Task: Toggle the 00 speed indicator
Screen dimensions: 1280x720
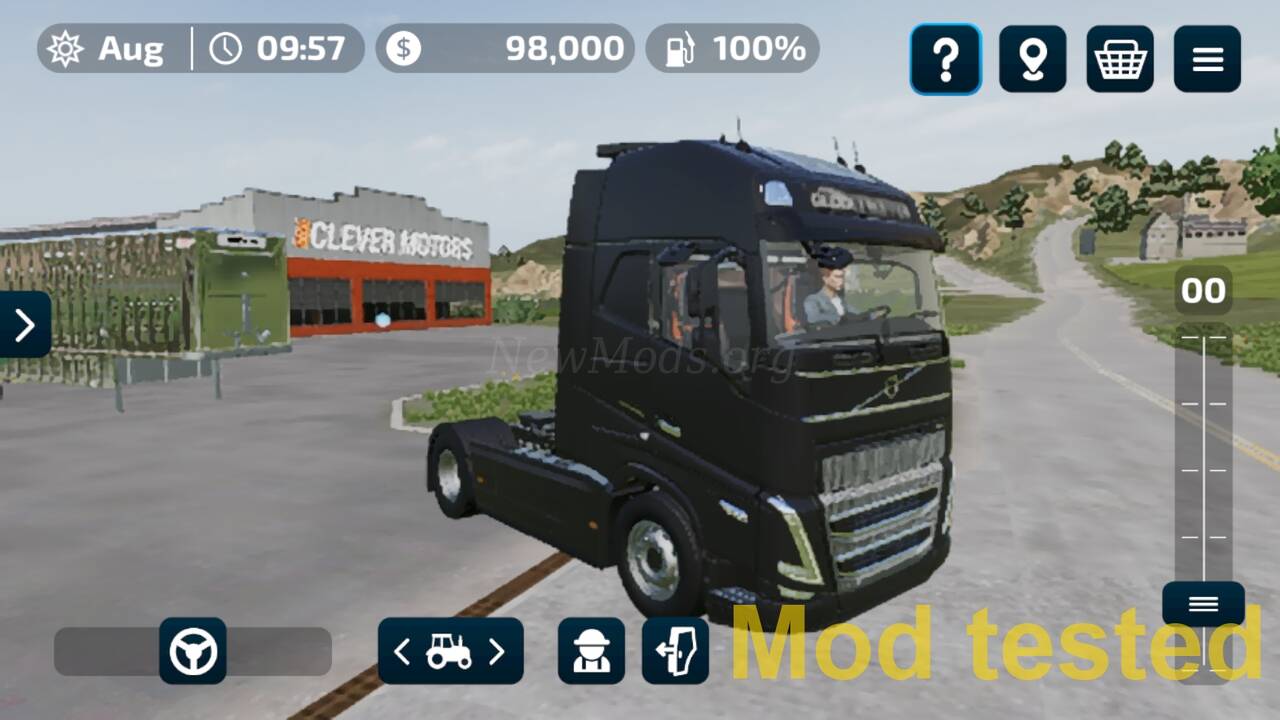Action: pos(1203,290)
